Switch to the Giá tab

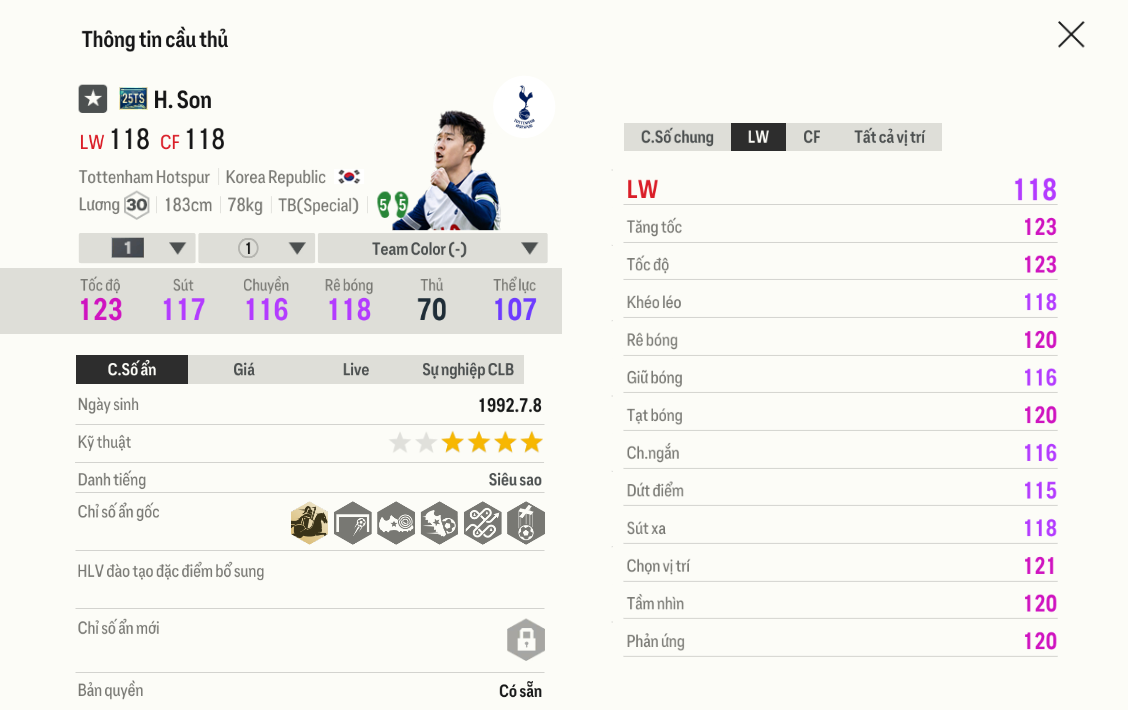coord(244,370)
